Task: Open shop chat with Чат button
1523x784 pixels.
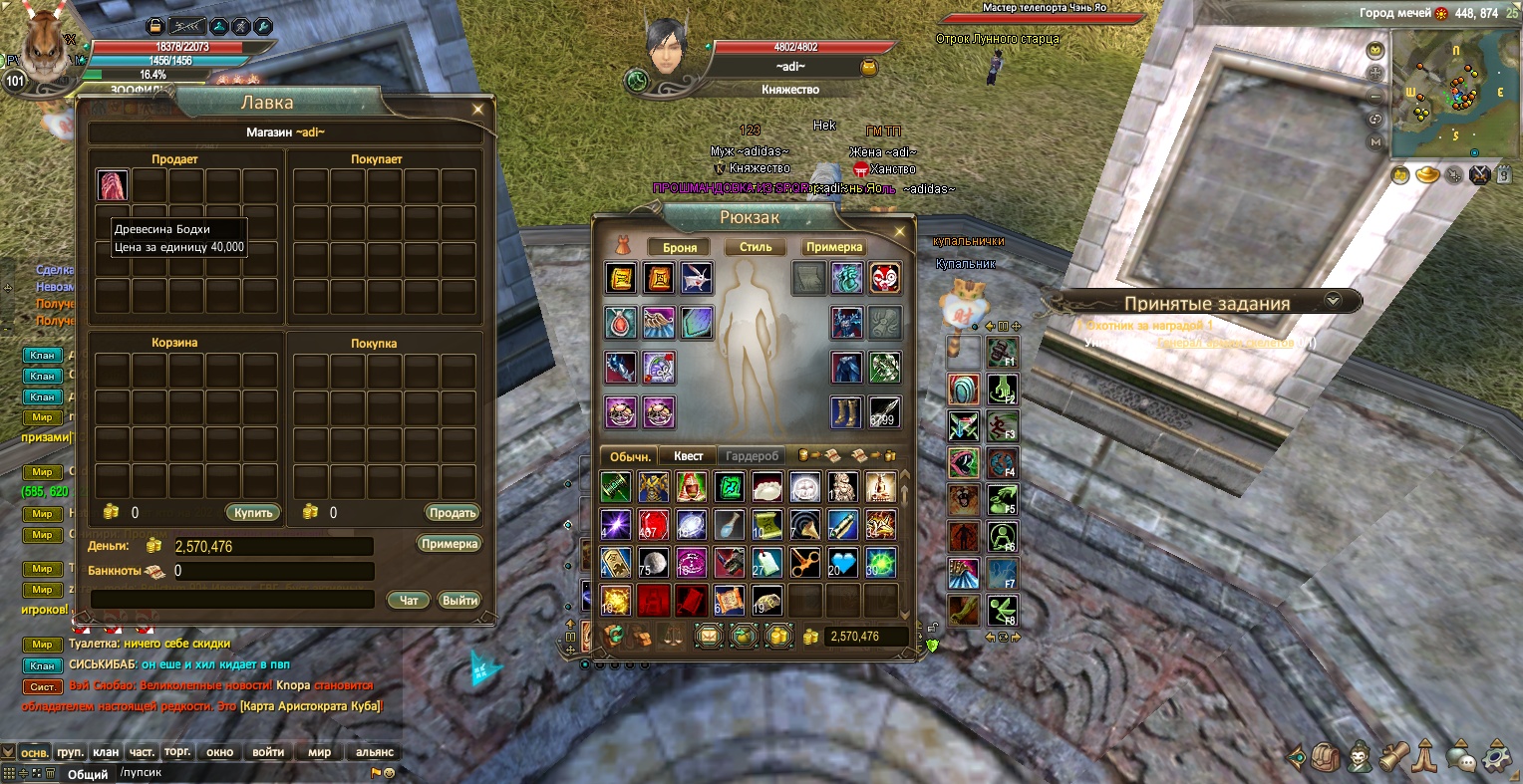Action: (409, 600)
